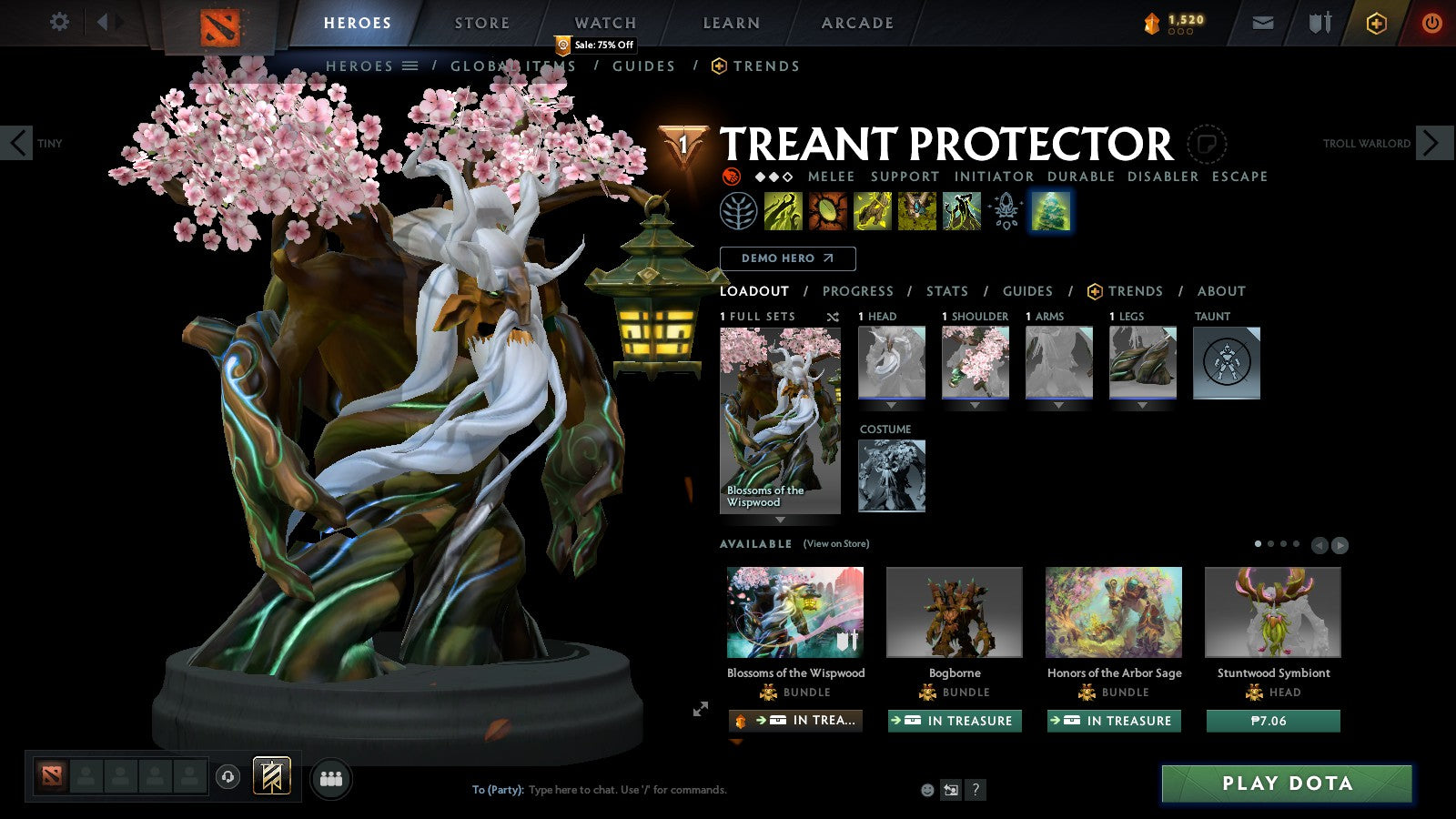Select the glowing festive tree style toggle
Screen dimensions: 1456x819
(x=1052, y=210)
